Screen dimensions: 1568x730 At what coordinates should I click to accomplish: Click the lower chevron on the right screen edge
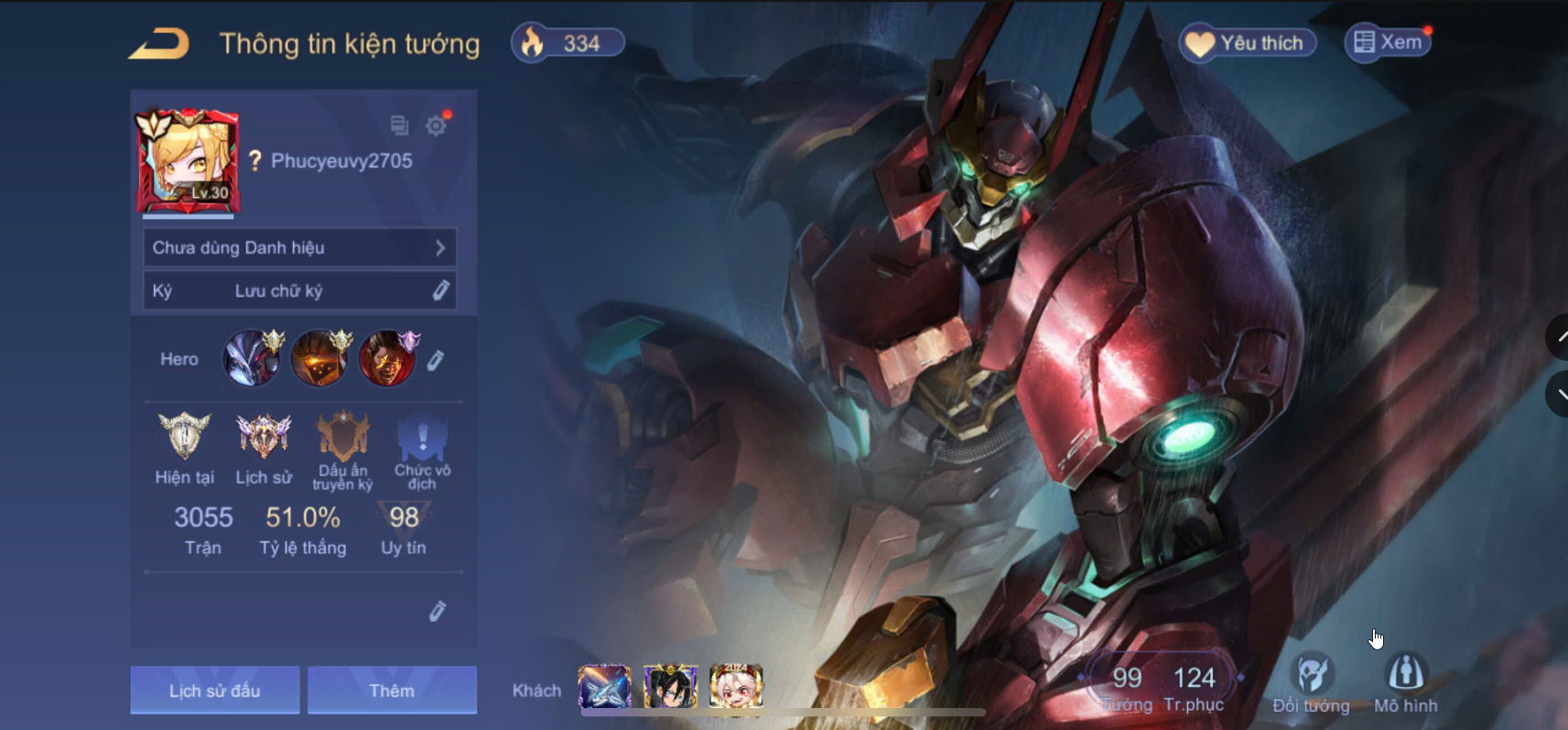coord(1561,394)
